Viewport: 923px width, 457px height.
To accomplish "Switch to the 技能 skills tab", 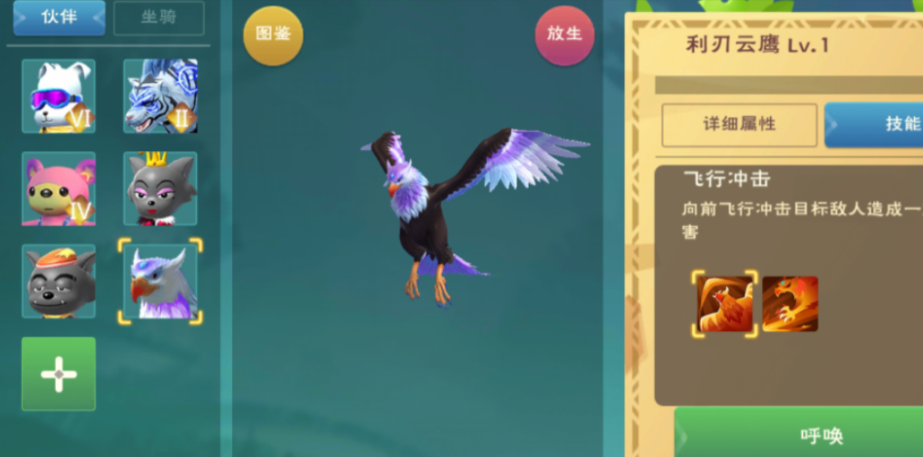I will pyautogui.click(x=880, y=125).
